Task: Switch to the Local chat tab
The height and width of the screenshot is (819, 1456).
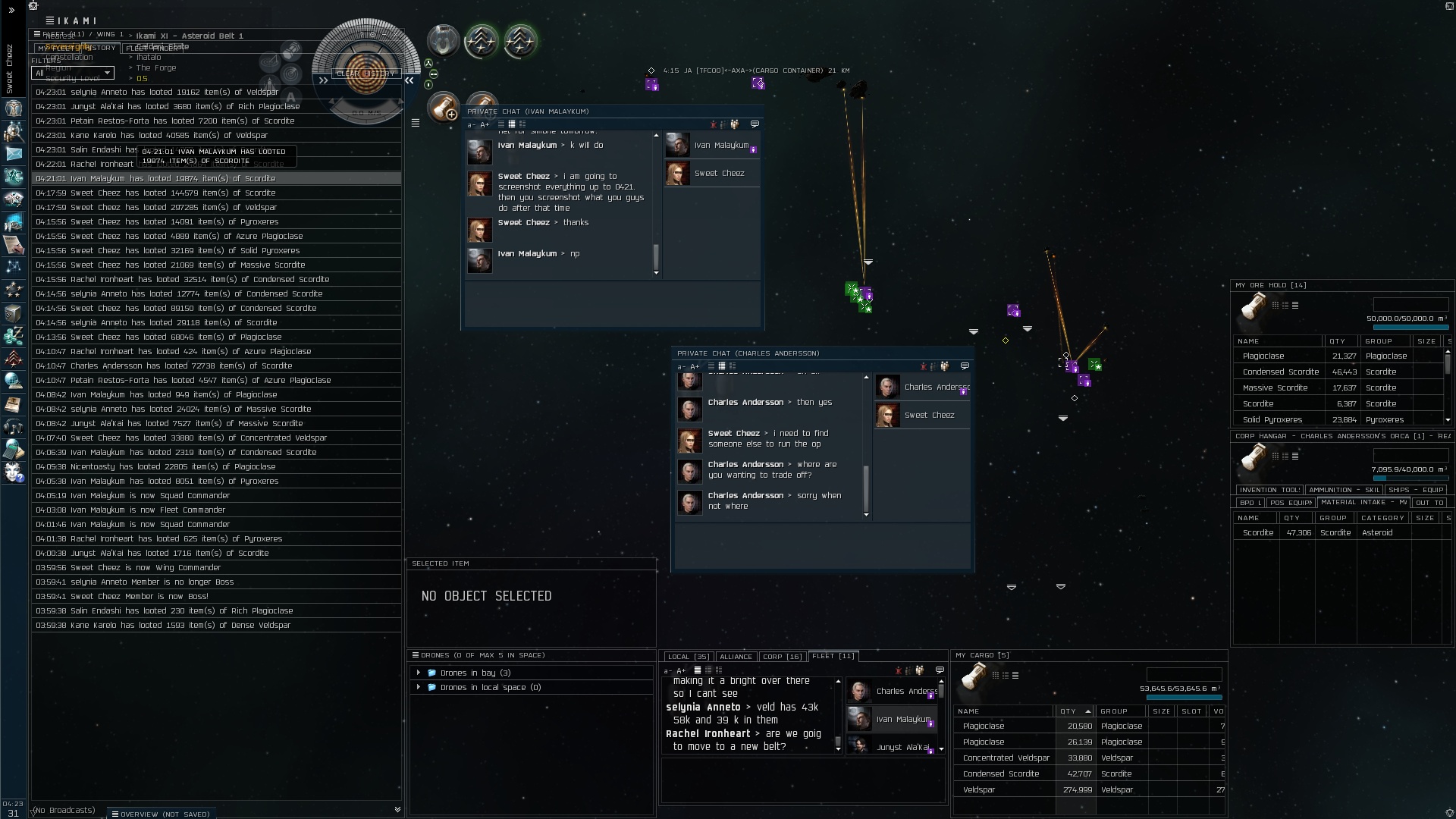Action: coord(688,657)
